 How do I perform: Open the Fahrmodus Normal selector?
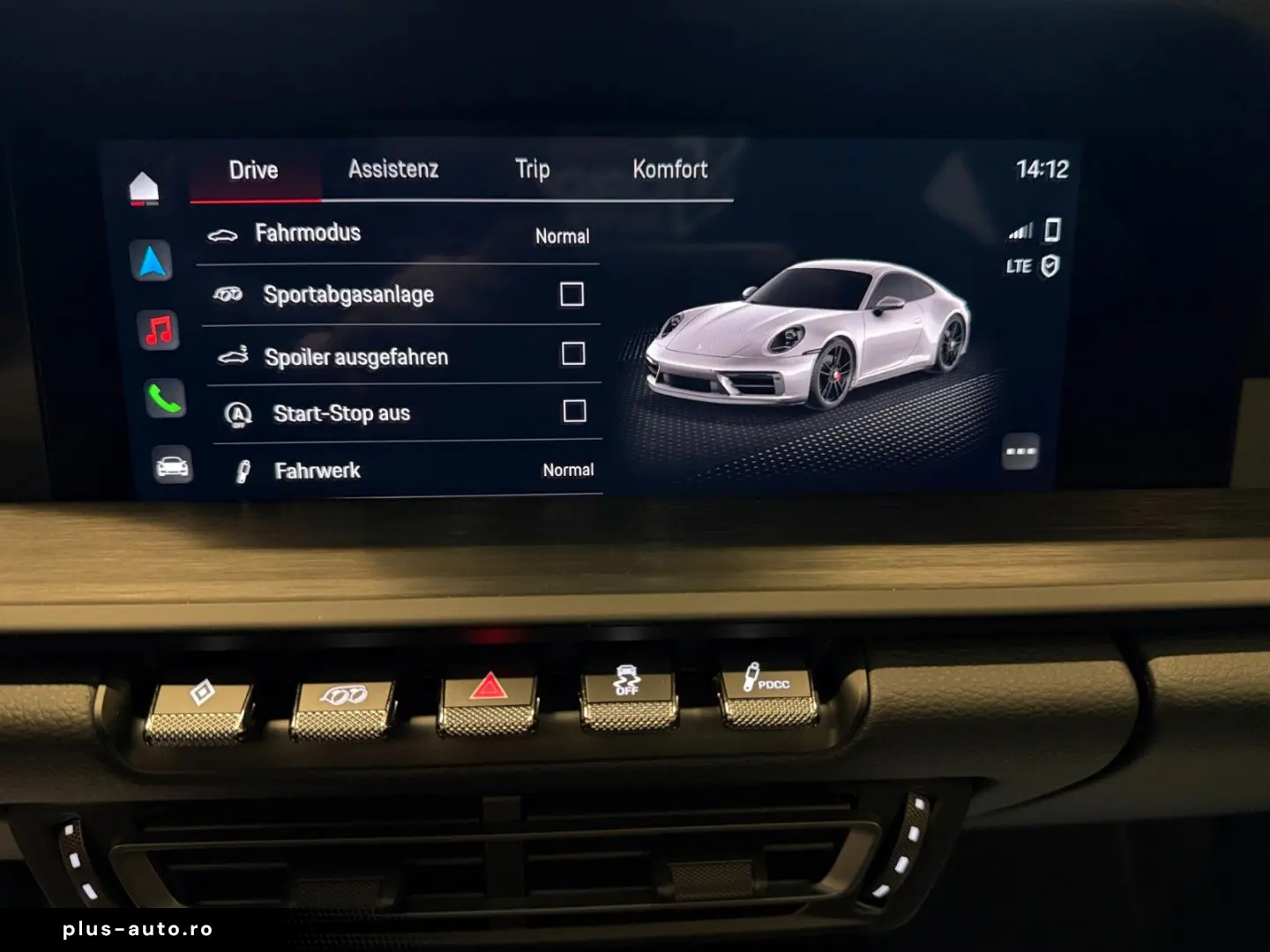click(x=562, y=236)
